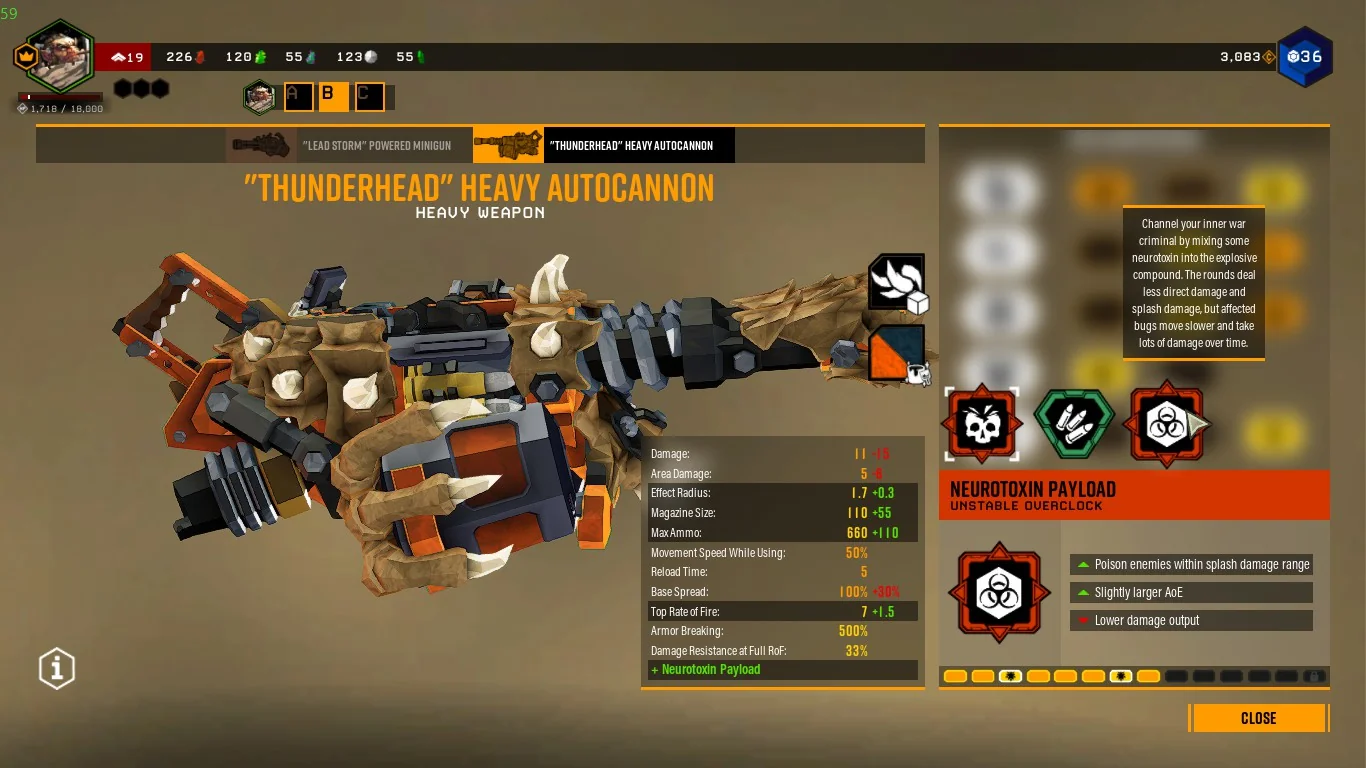Screen dimensions: 1366x768
Task: Open the orange and blue paintjob icon
Action: 897,354
